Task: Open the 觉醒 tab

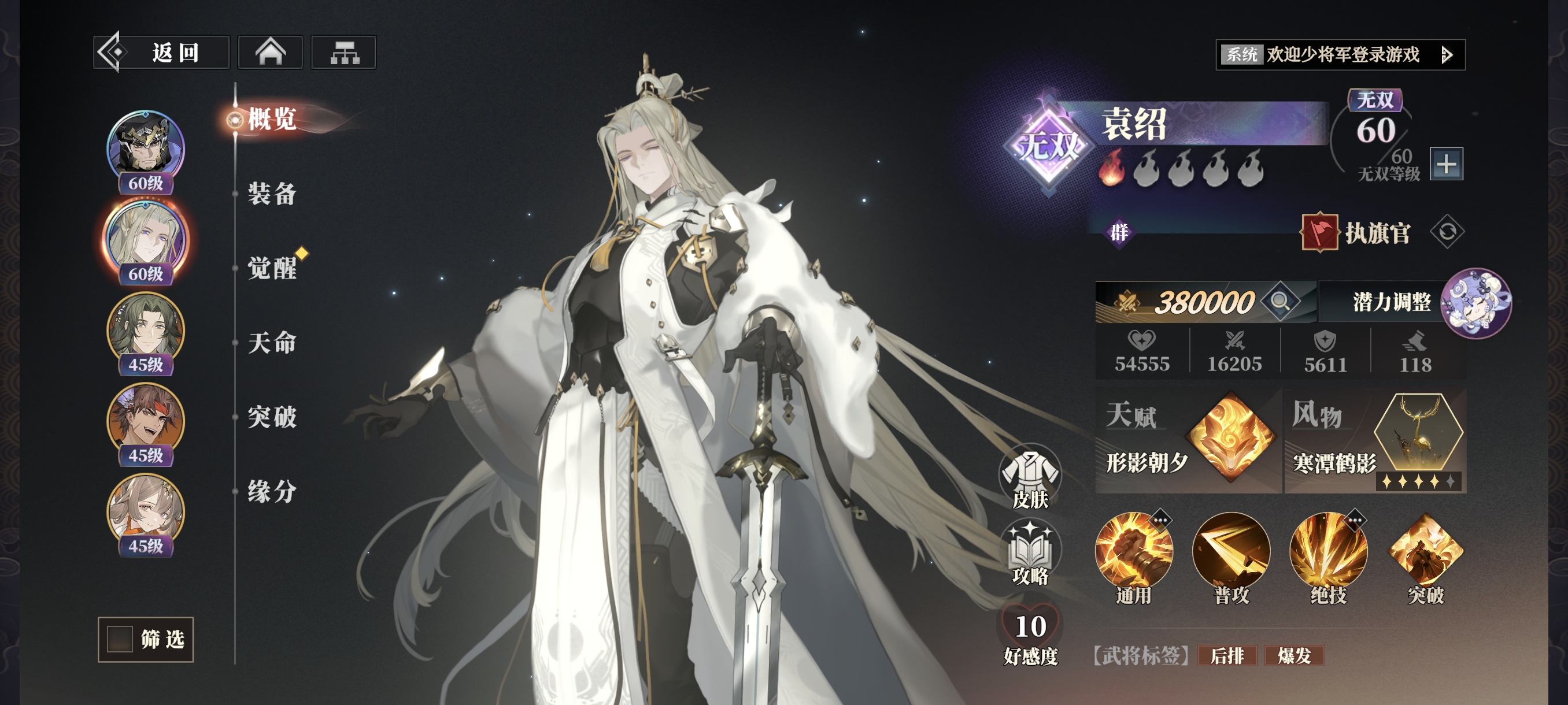Action: 272,268
